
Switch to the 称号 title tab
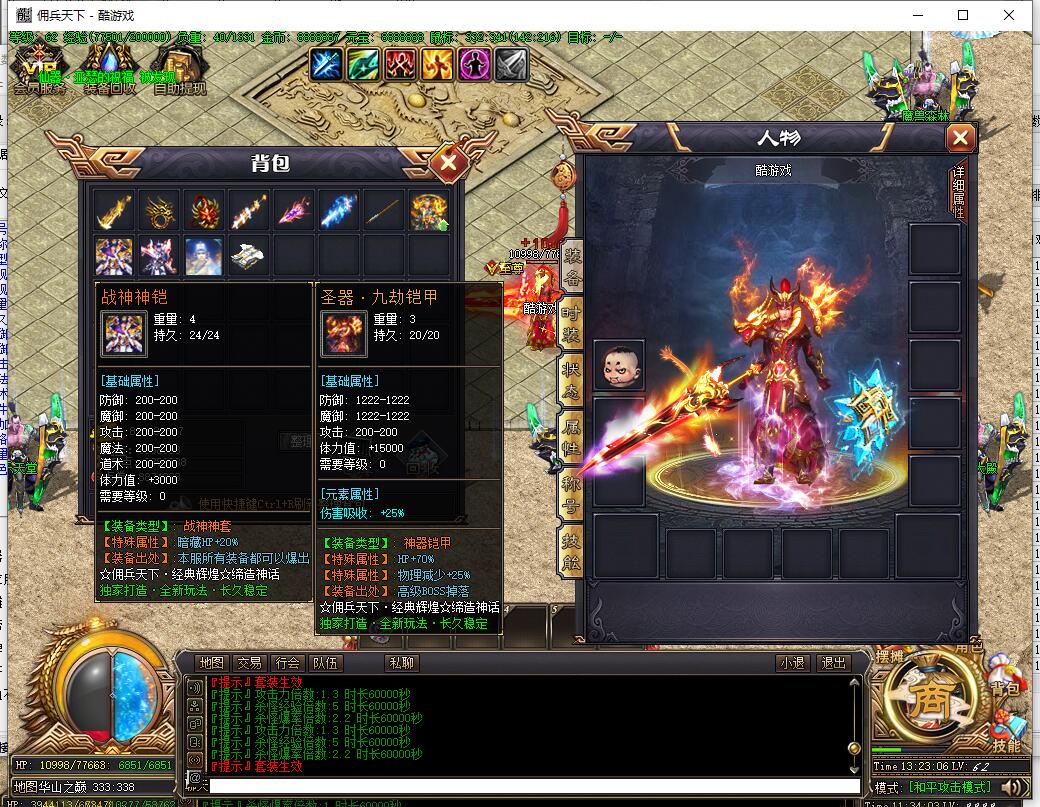click(572, 494)
